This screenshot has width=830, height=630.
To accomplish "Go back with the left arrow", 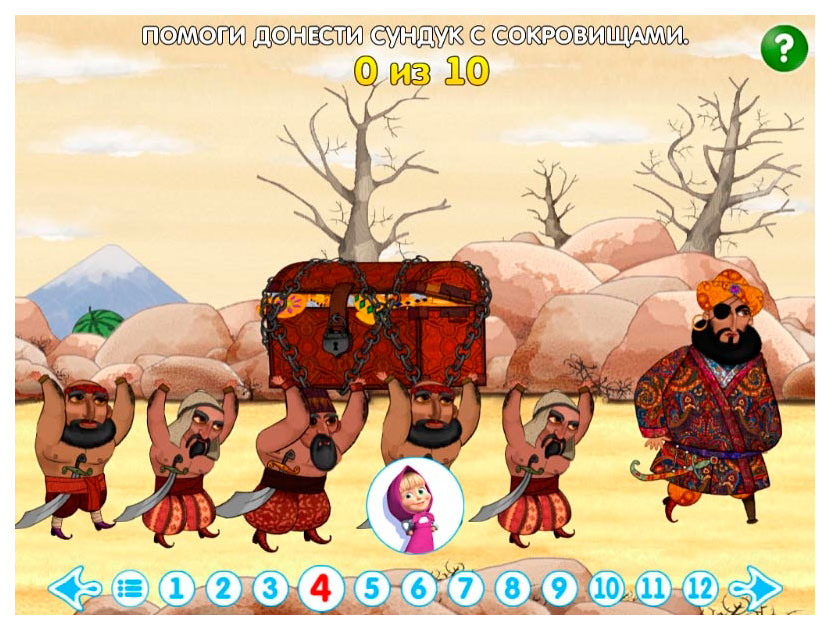I will pyautogui.click(x=73, y=588).
